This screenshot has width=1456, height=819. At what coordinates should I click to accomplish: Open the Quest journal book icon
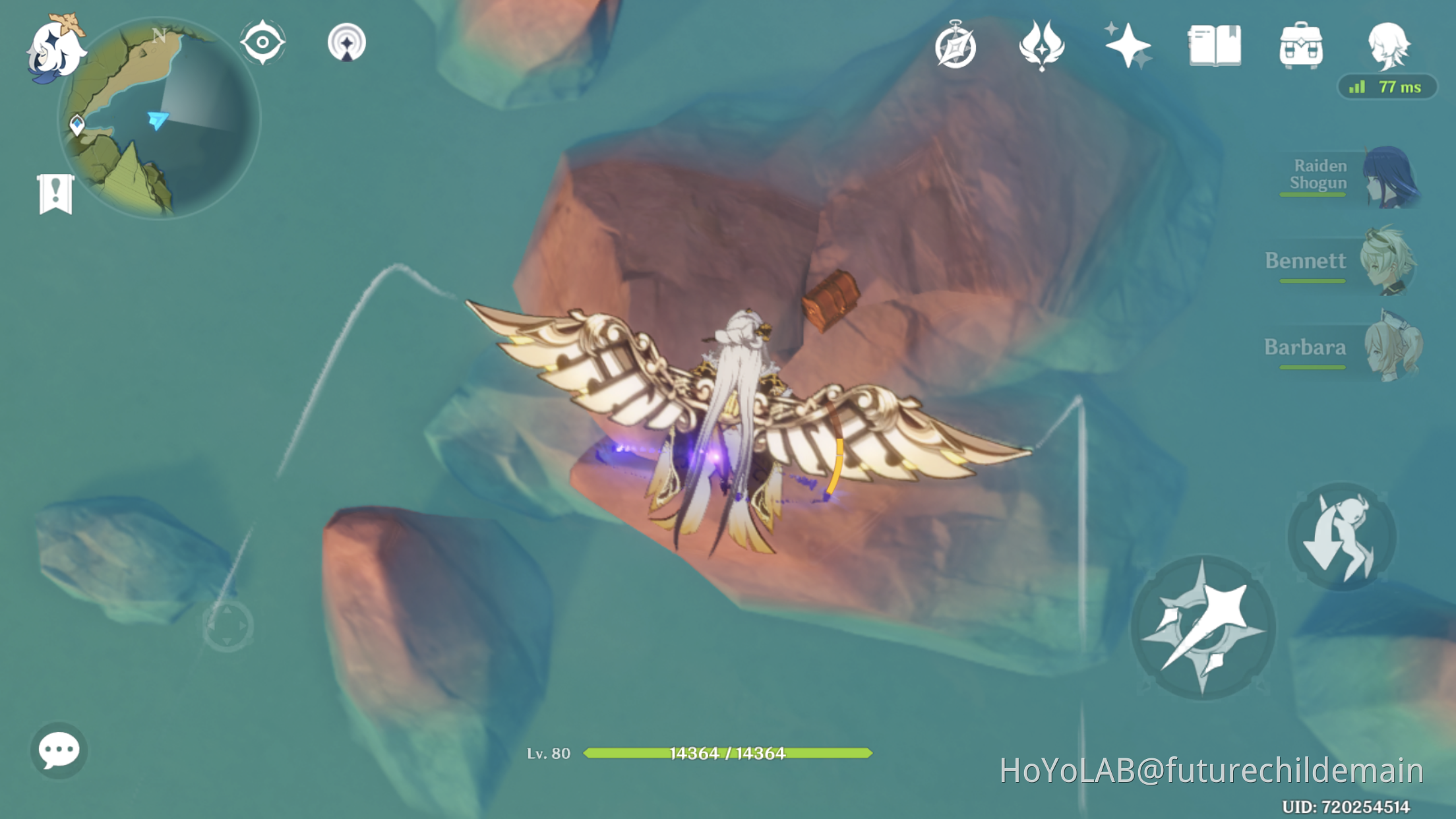[1217, 43]
